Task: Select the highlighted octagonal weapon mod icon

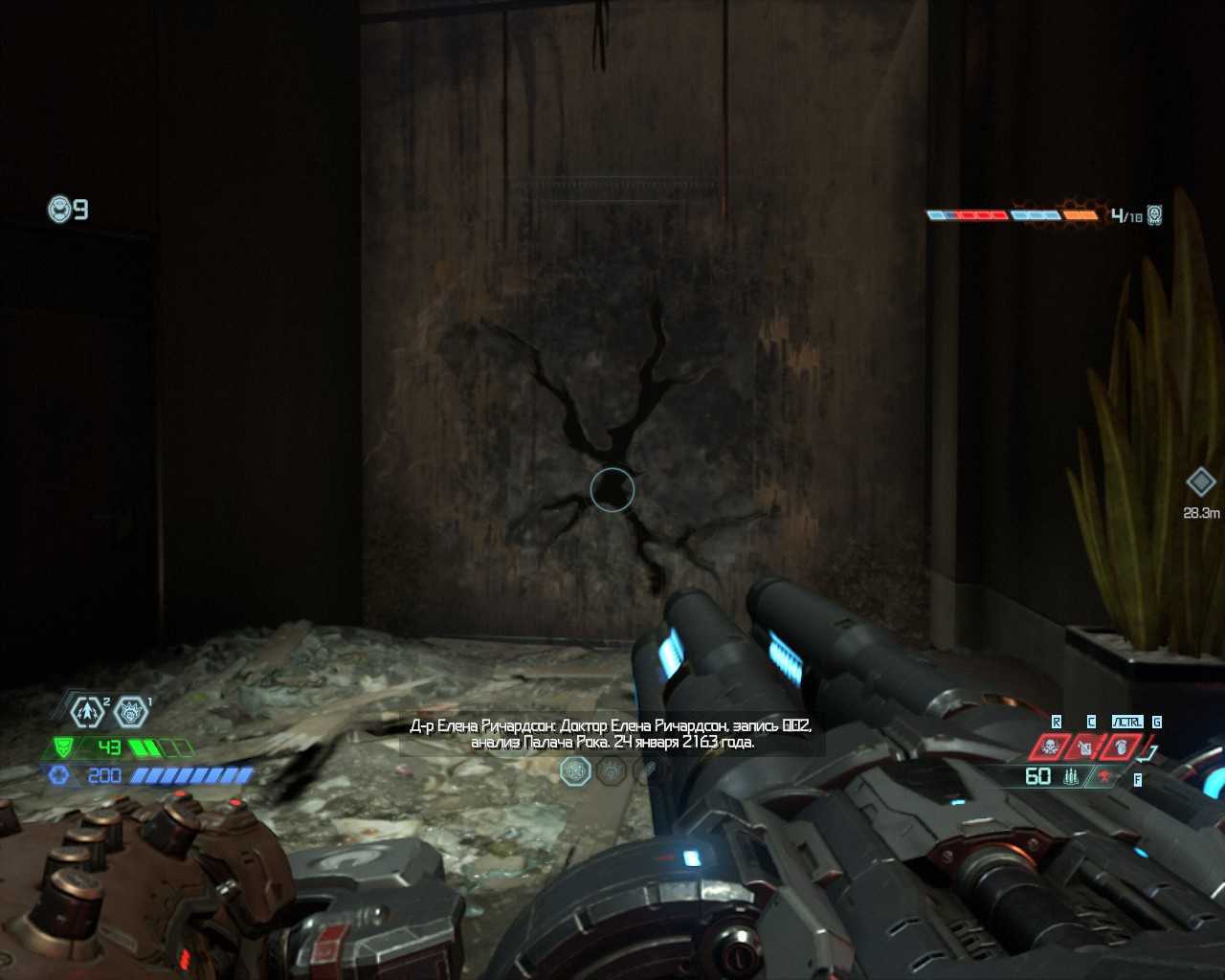Action: click(x=575, y=770)
